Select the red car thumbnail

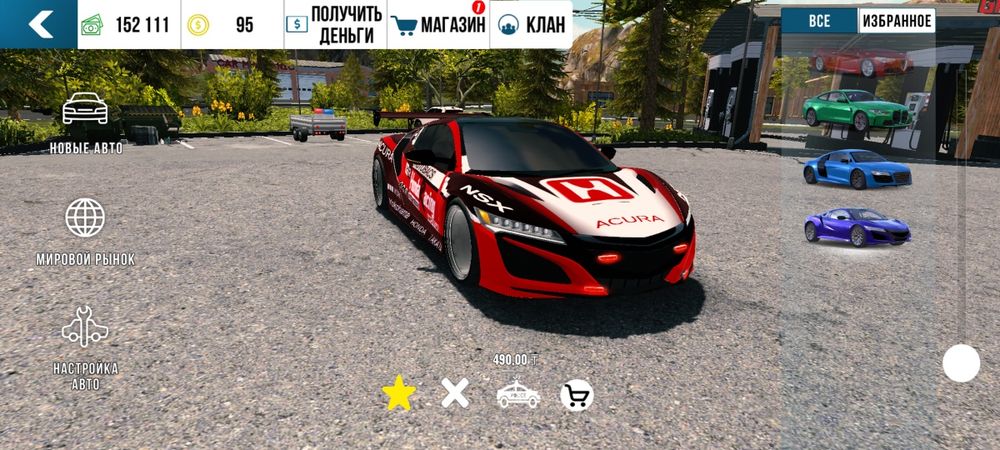861,62
